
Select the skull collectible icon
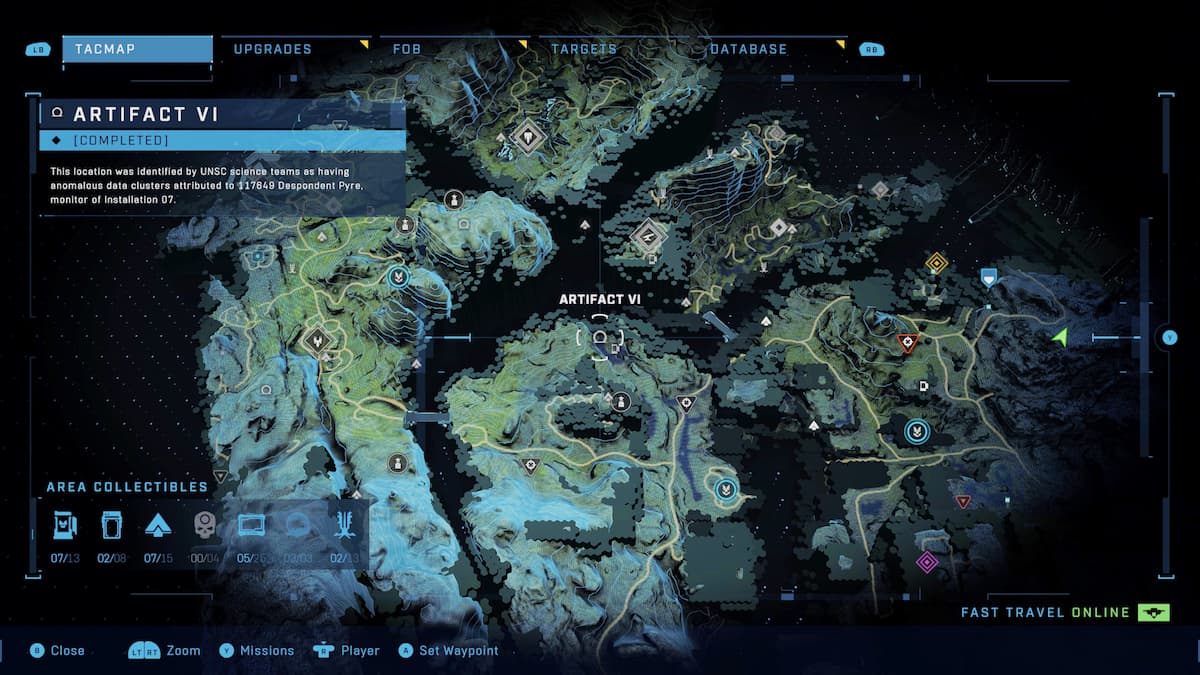pos(204,525)
